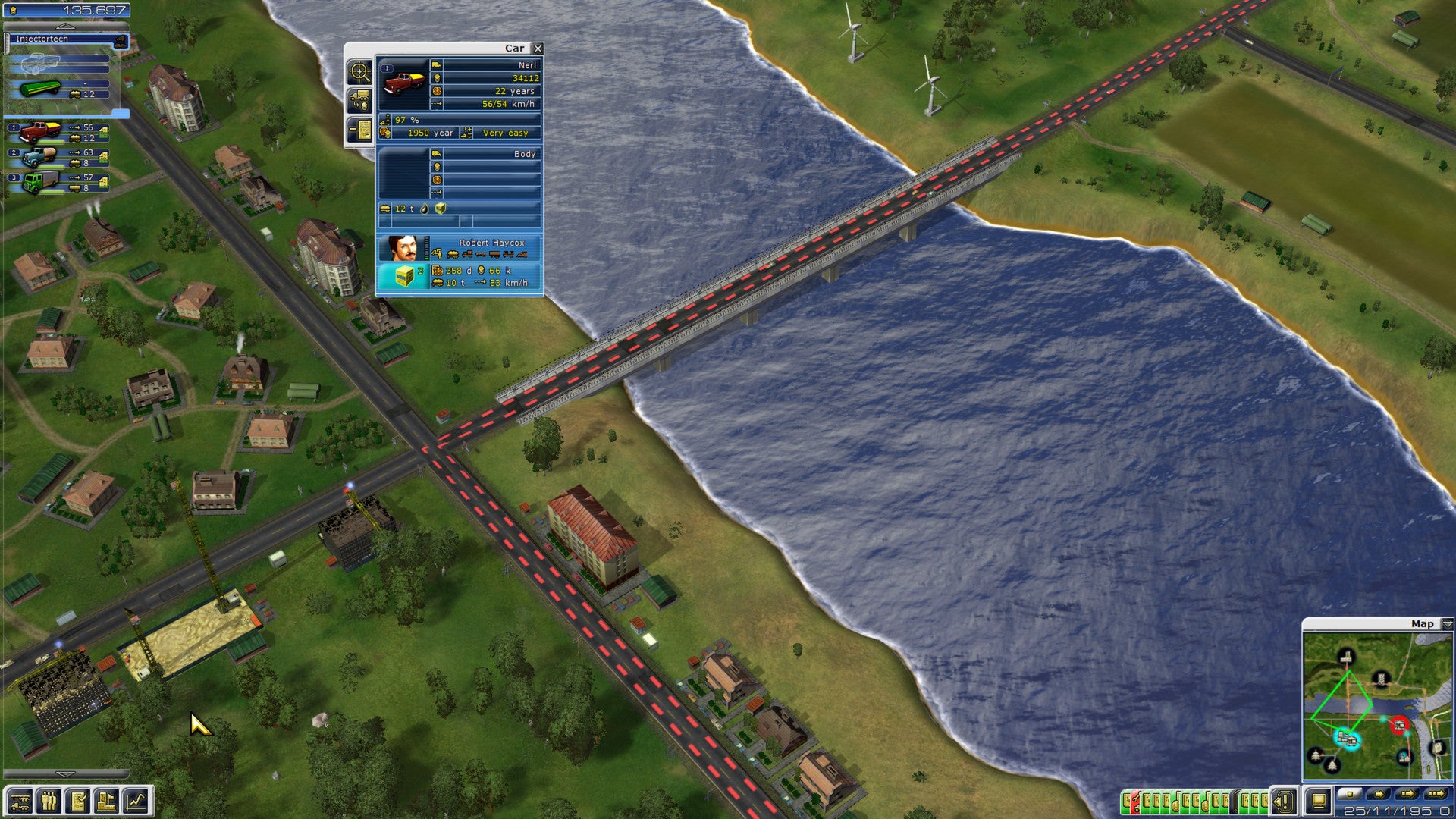Open the computer monitor menu button

pyautogui.click(x=1318, y=801)
